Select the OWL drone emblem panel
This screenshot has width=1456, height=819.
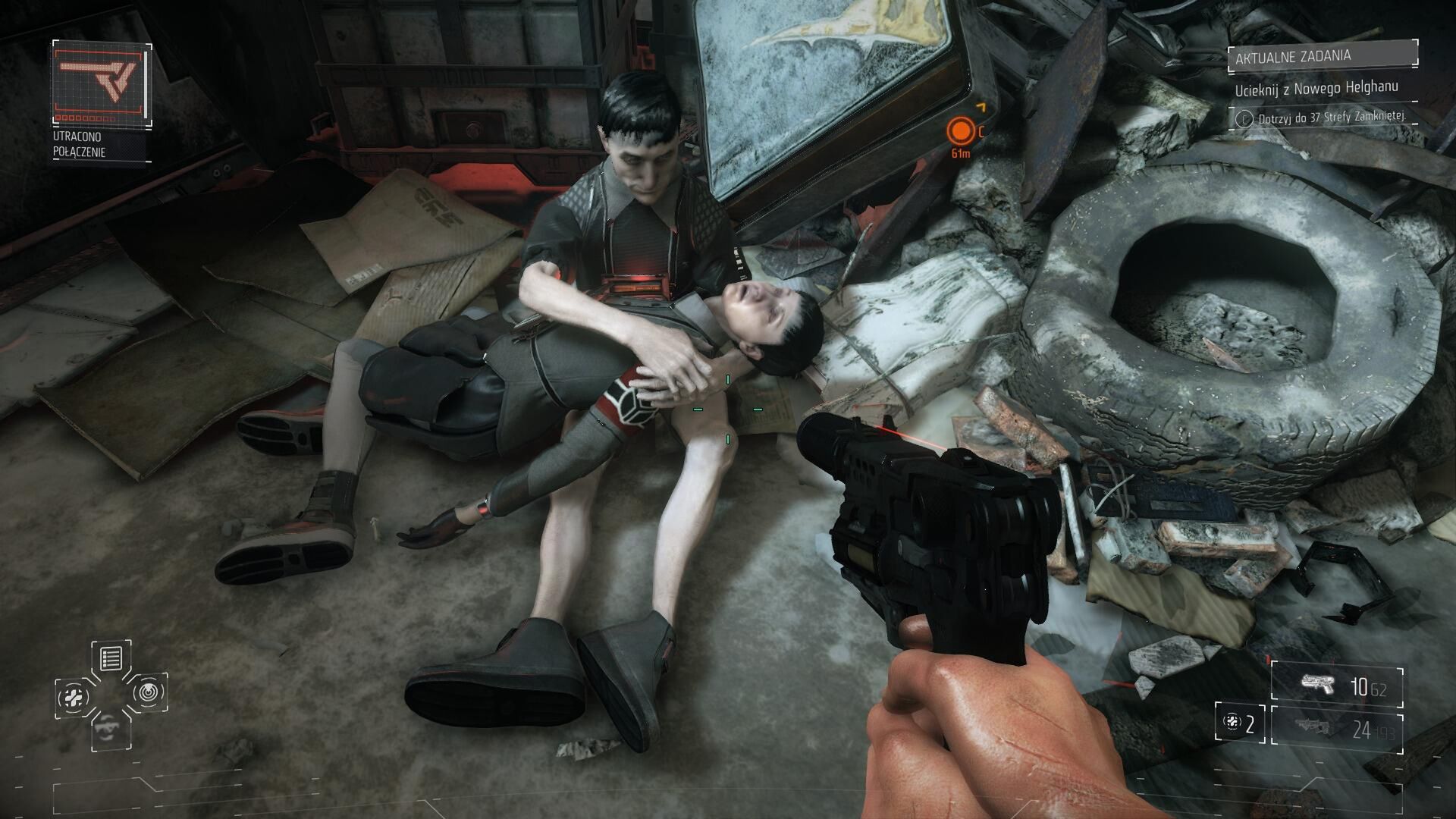tap(102, 83)
